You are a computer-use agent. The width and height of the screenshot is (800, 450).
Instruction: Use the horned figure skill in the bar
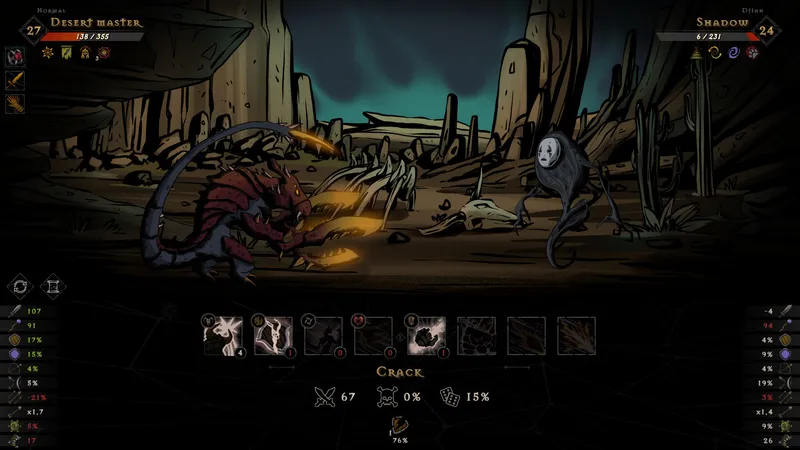tap(273, 335)
